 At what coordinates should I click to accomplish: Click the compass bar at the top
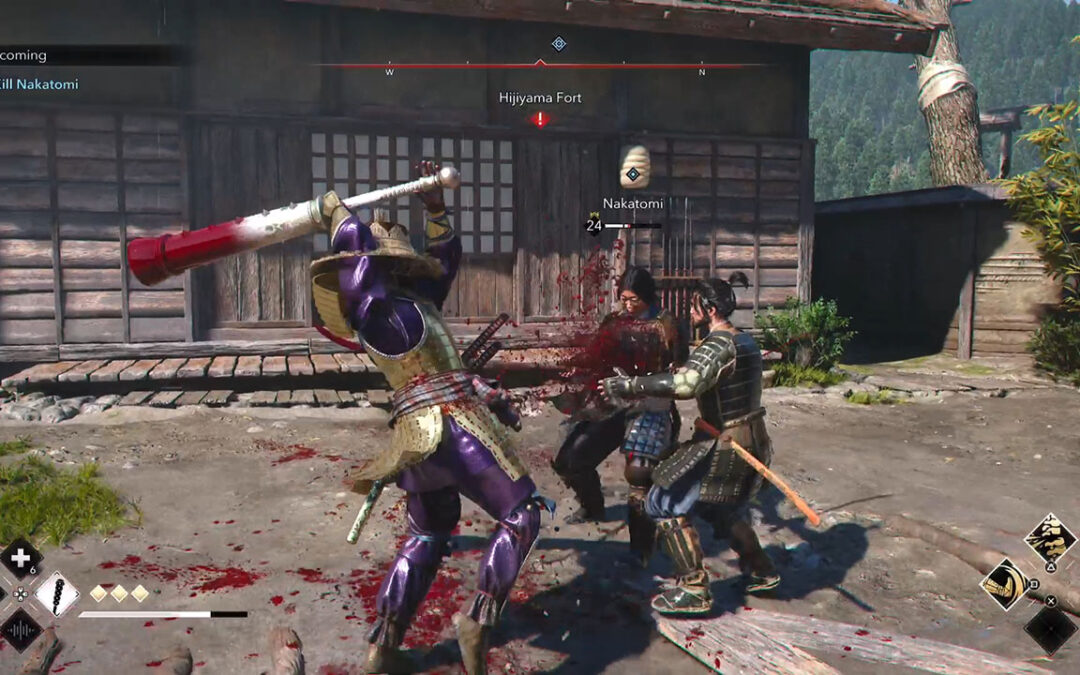click(x=540, y=65)
